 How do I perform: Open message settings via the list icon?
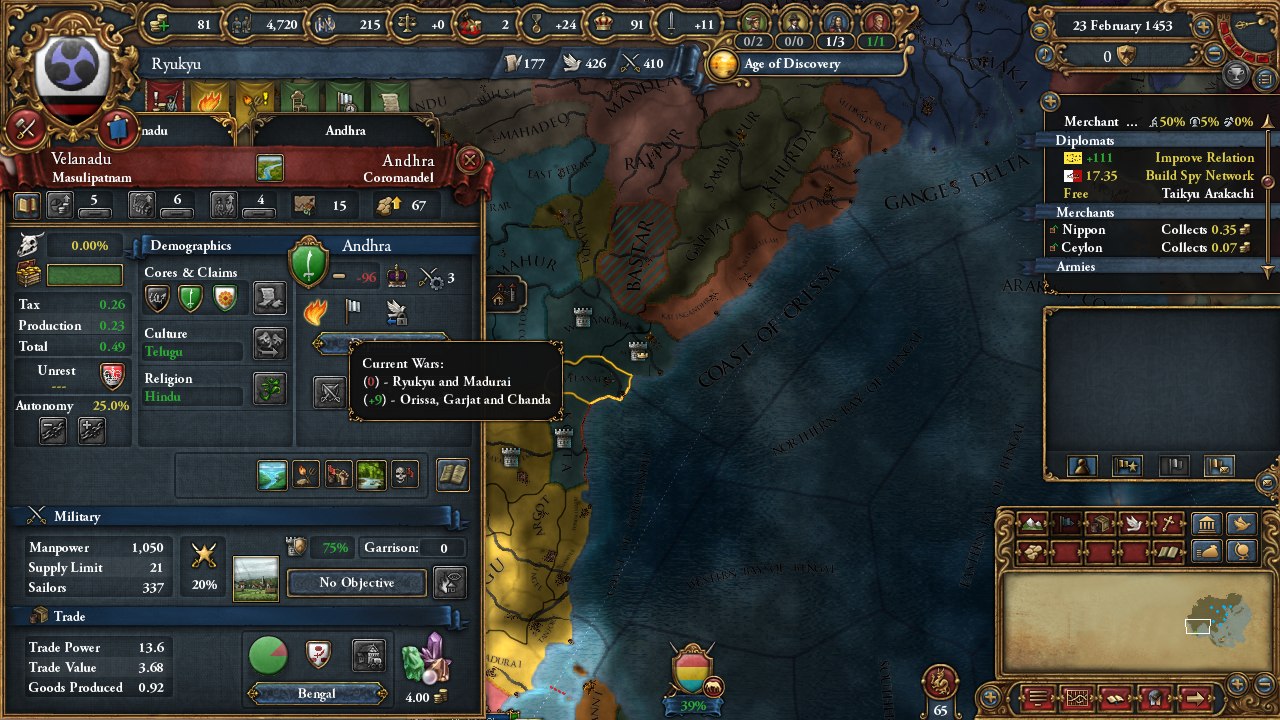tap(1037, 697)
